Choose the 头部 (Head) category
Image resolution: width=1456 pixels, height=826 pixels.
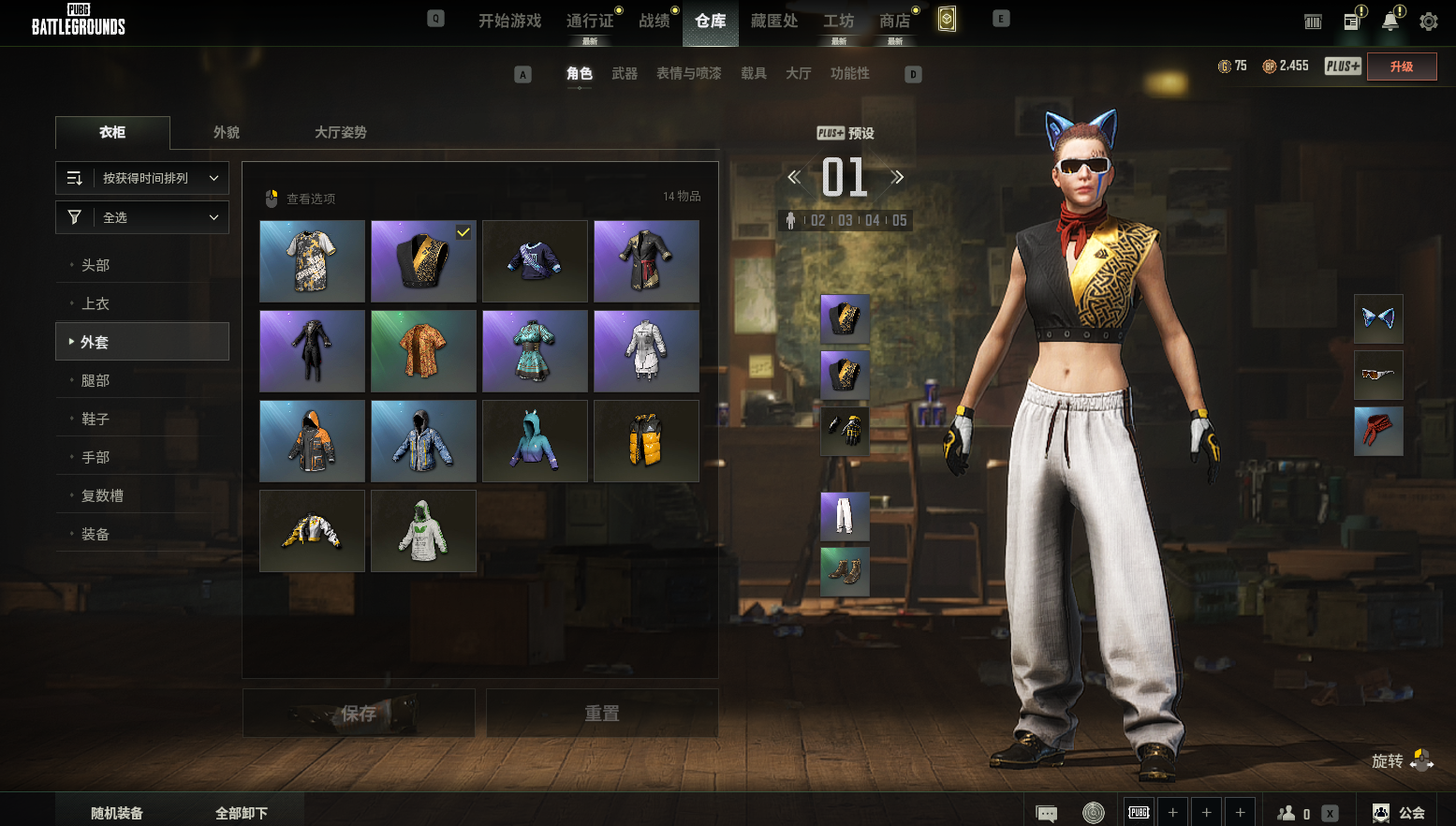pyautogui.click(x=96, y=265)
